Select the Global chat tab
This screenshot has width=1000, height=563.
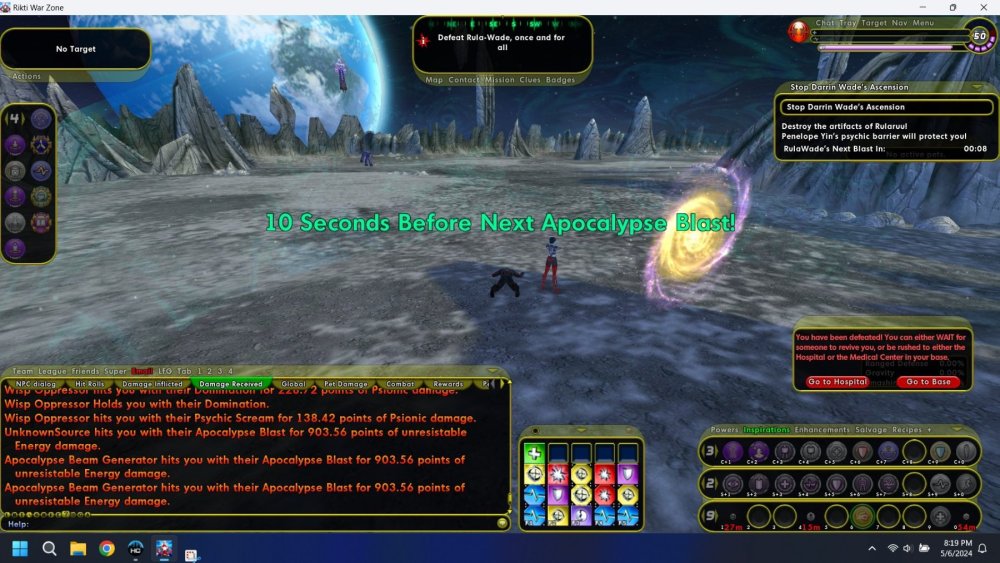[x=294, y=383]
